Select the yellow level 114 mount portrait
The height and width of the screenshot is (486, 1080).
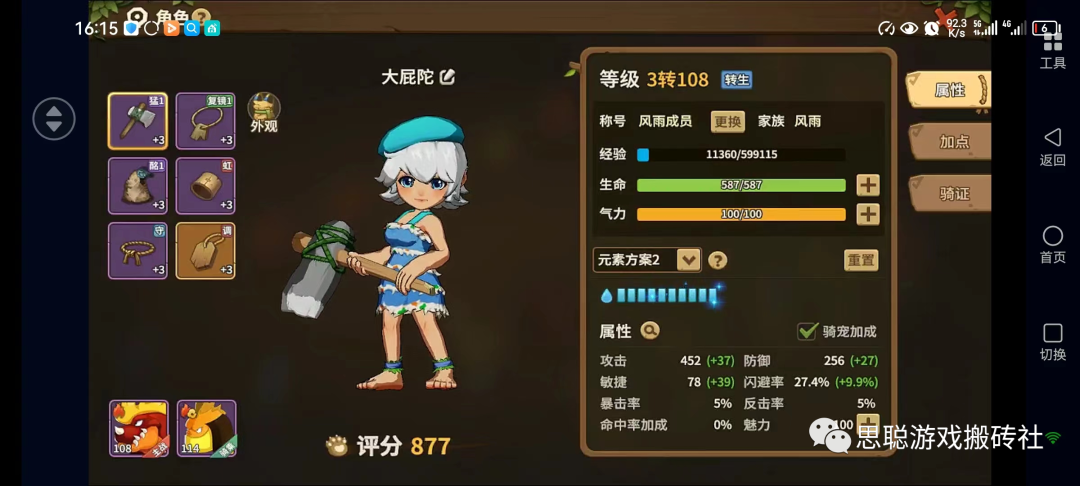(206, 428)
